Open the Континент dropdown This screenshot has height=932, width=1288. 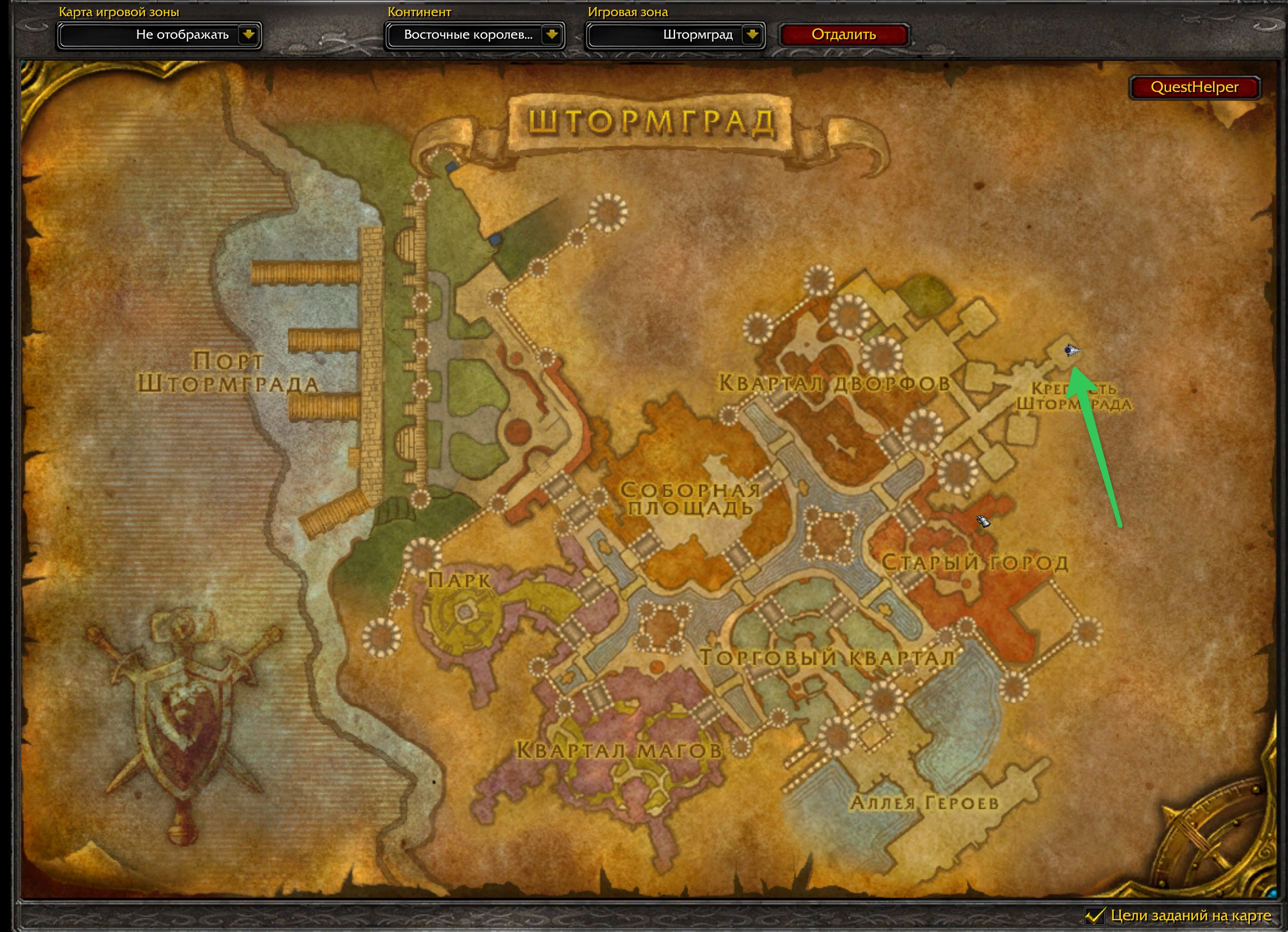click(551, 35)
